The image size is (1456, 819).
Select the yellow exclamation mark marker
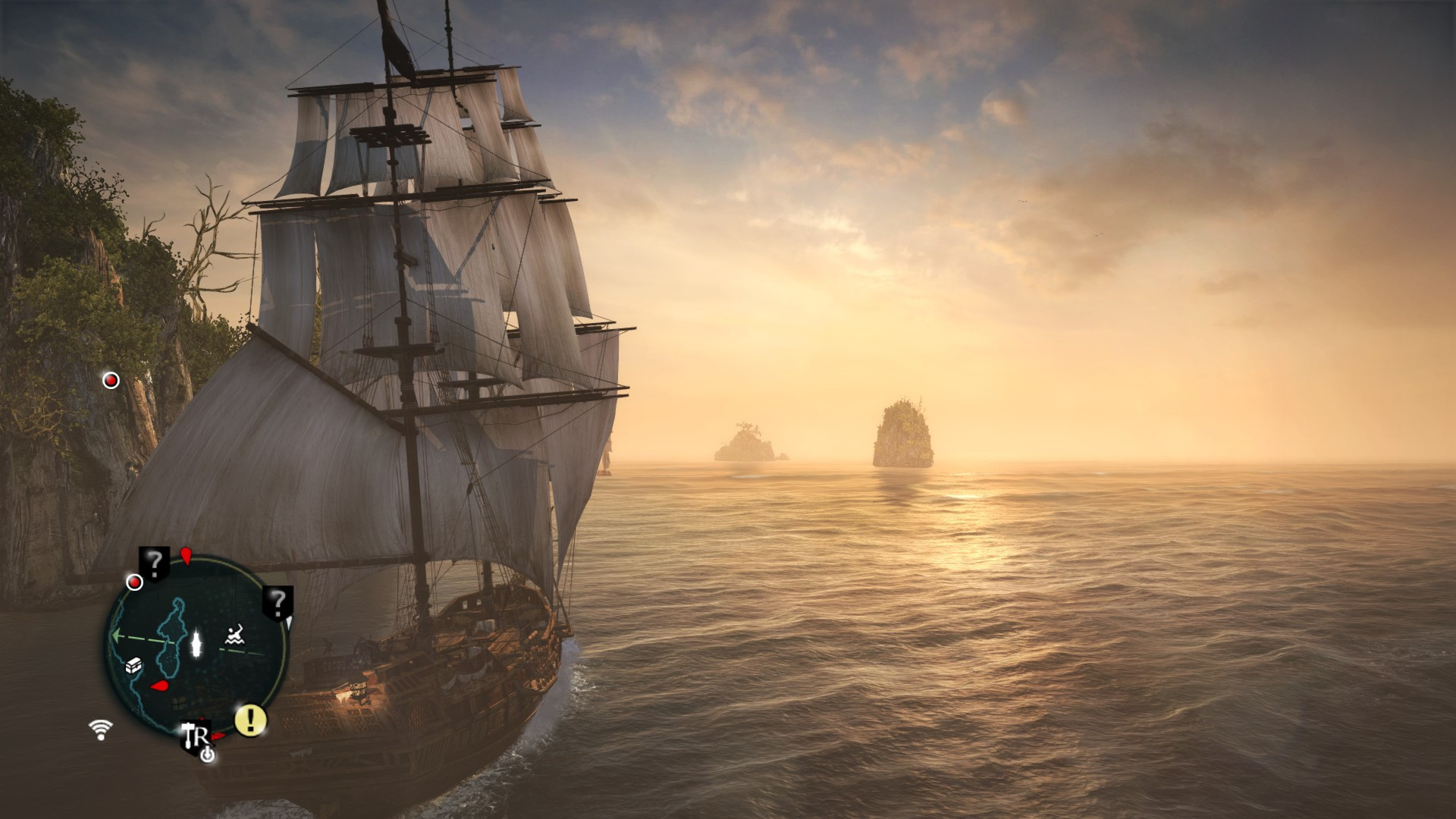[250, 720]
